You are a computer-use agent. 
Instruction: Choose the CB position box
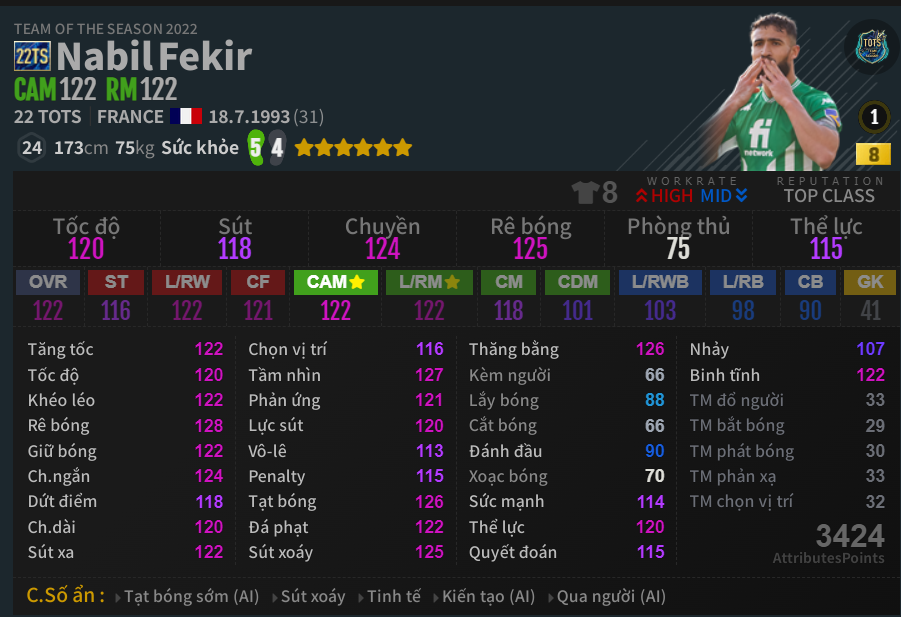[810, 282]
